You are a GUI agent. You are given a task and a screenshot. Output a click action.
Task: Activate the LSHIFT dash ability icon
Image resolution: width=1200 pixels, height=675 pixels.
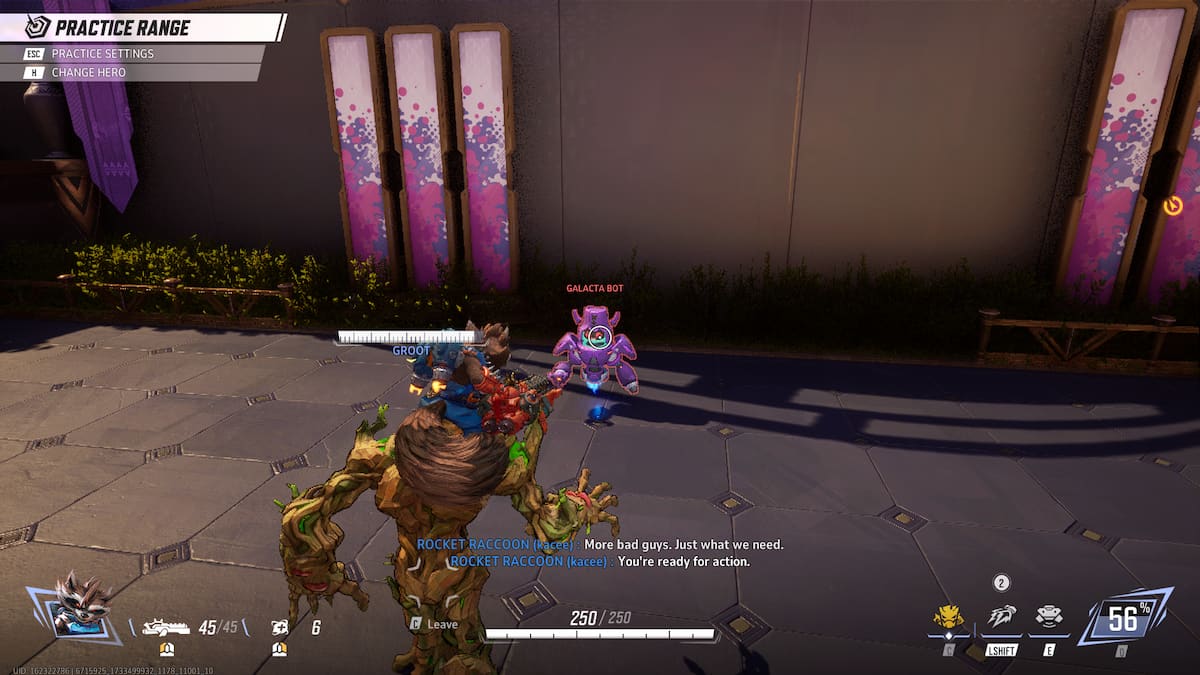point(1001,617)
